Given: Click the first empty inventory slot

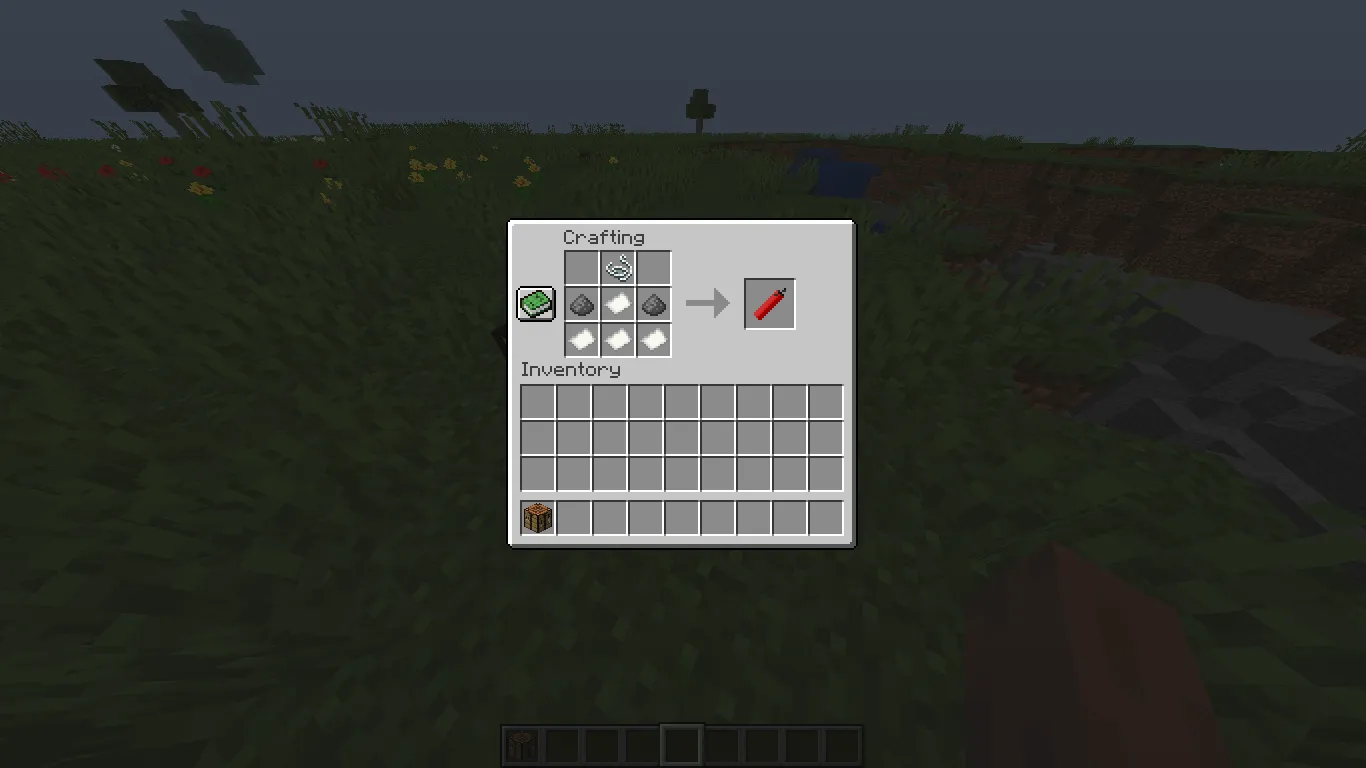Looking at the screenshot, I should pyautogui.click(x=537, y=400).
